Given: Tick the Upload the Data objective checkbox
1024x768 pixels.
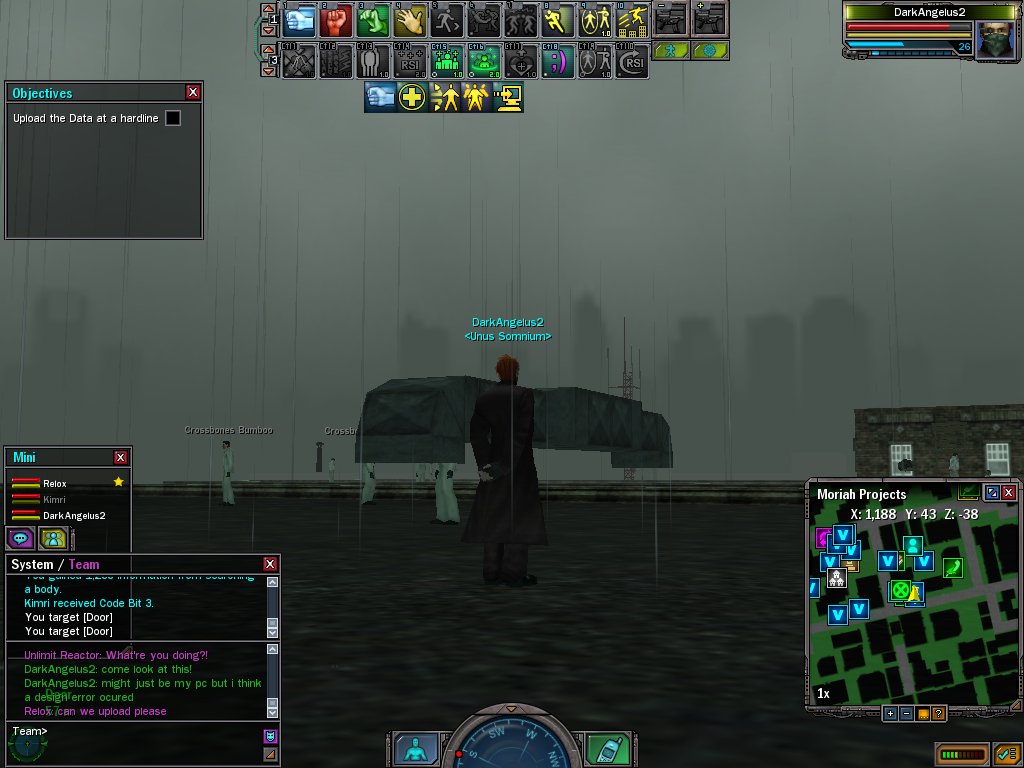Looking at the screenshot, I should [x=173, y=118].
